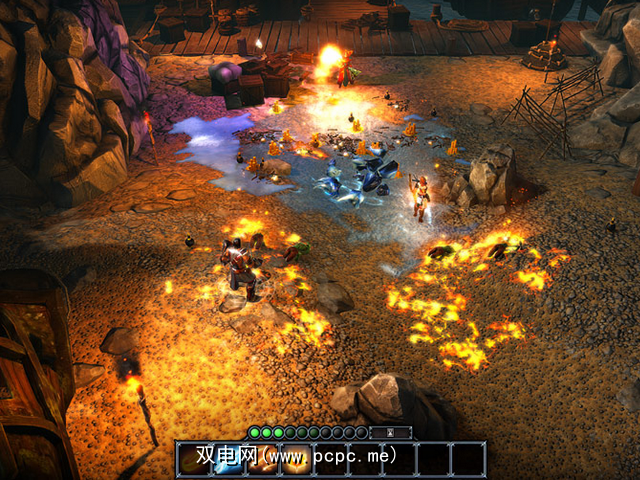640x480 pixels.
Task: Choose the yellow flame burst skill
Action: click(296, 459)
